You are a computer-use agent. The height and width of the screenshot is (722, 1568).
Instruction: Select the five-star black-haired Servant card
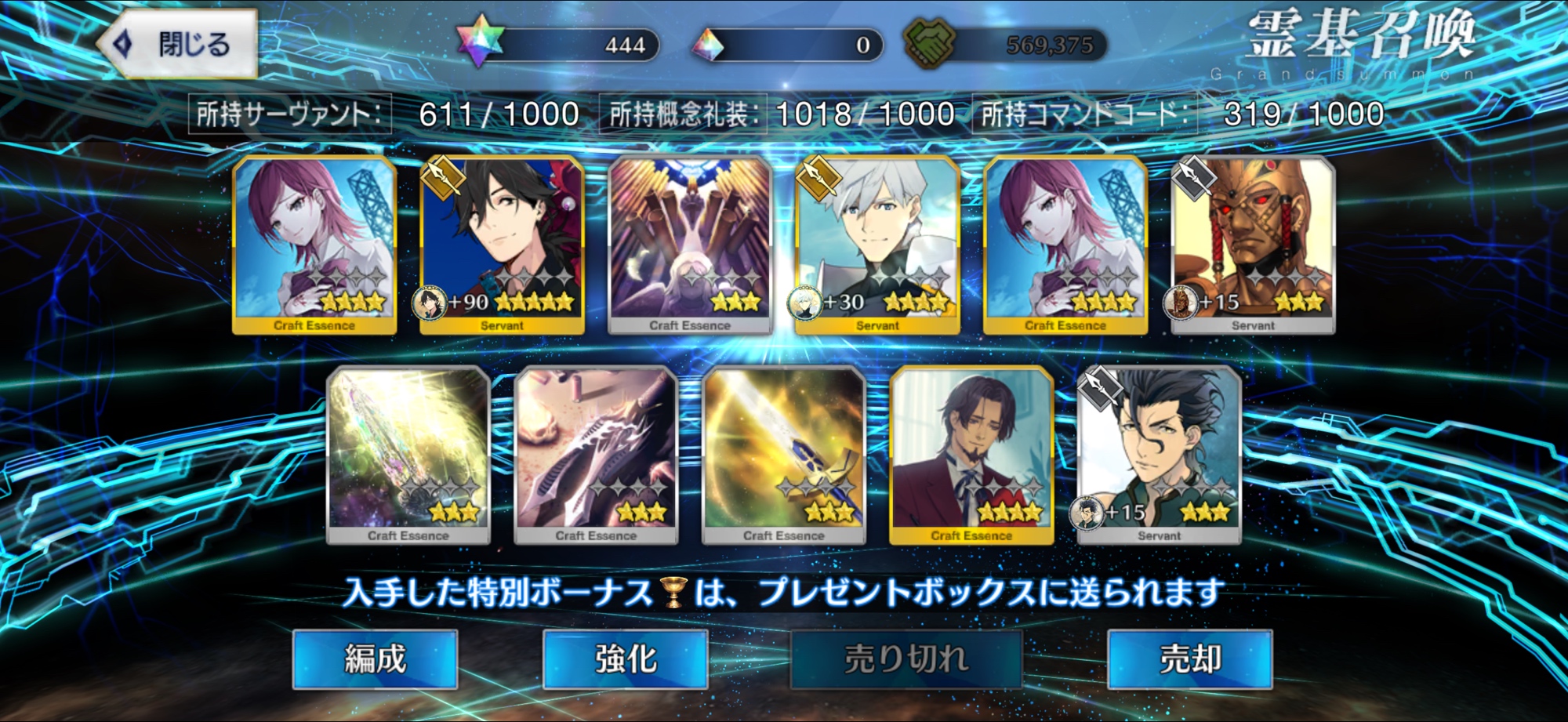coord(502,245)
